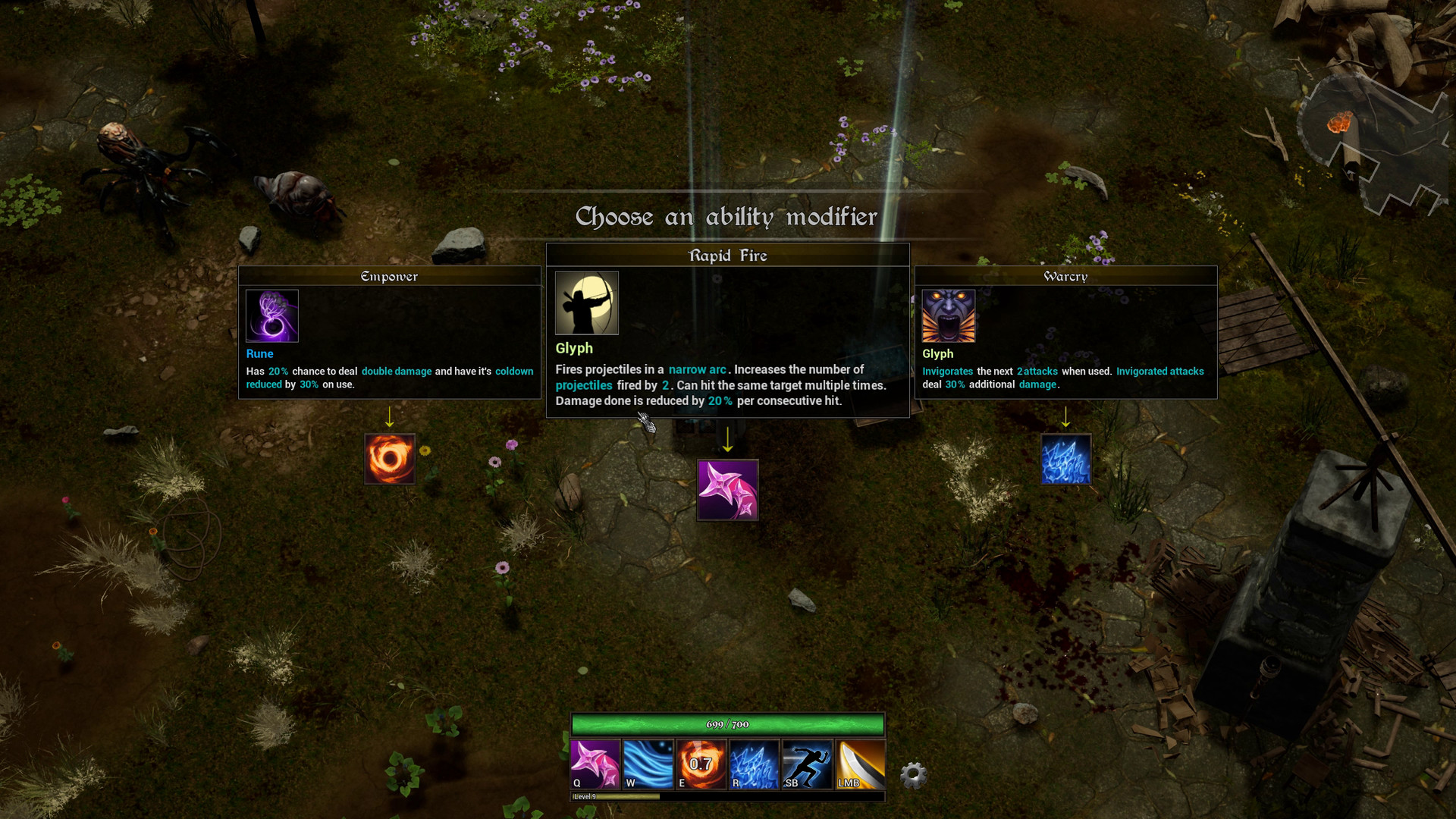This screenshot has width=1456, height=819.
Task: Choose the Warcry blue crystal modifier
Action: tap(1065, 458)
